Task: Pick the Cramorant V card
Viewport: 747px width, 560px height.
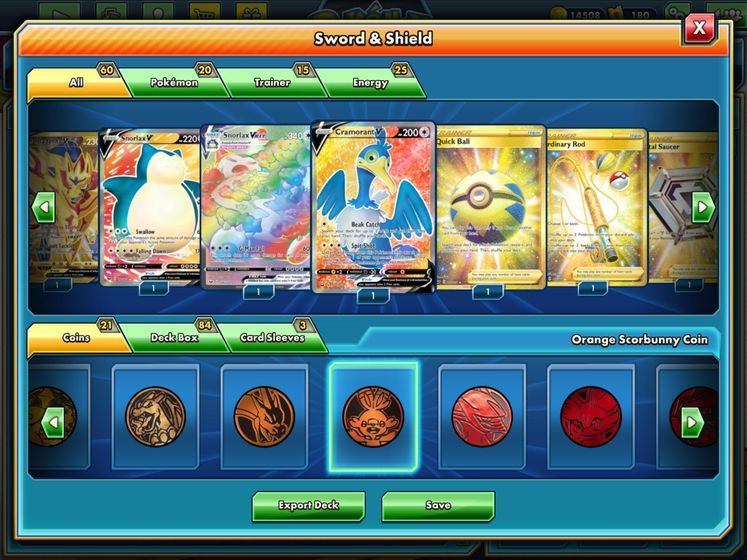Action: point(372,206)
